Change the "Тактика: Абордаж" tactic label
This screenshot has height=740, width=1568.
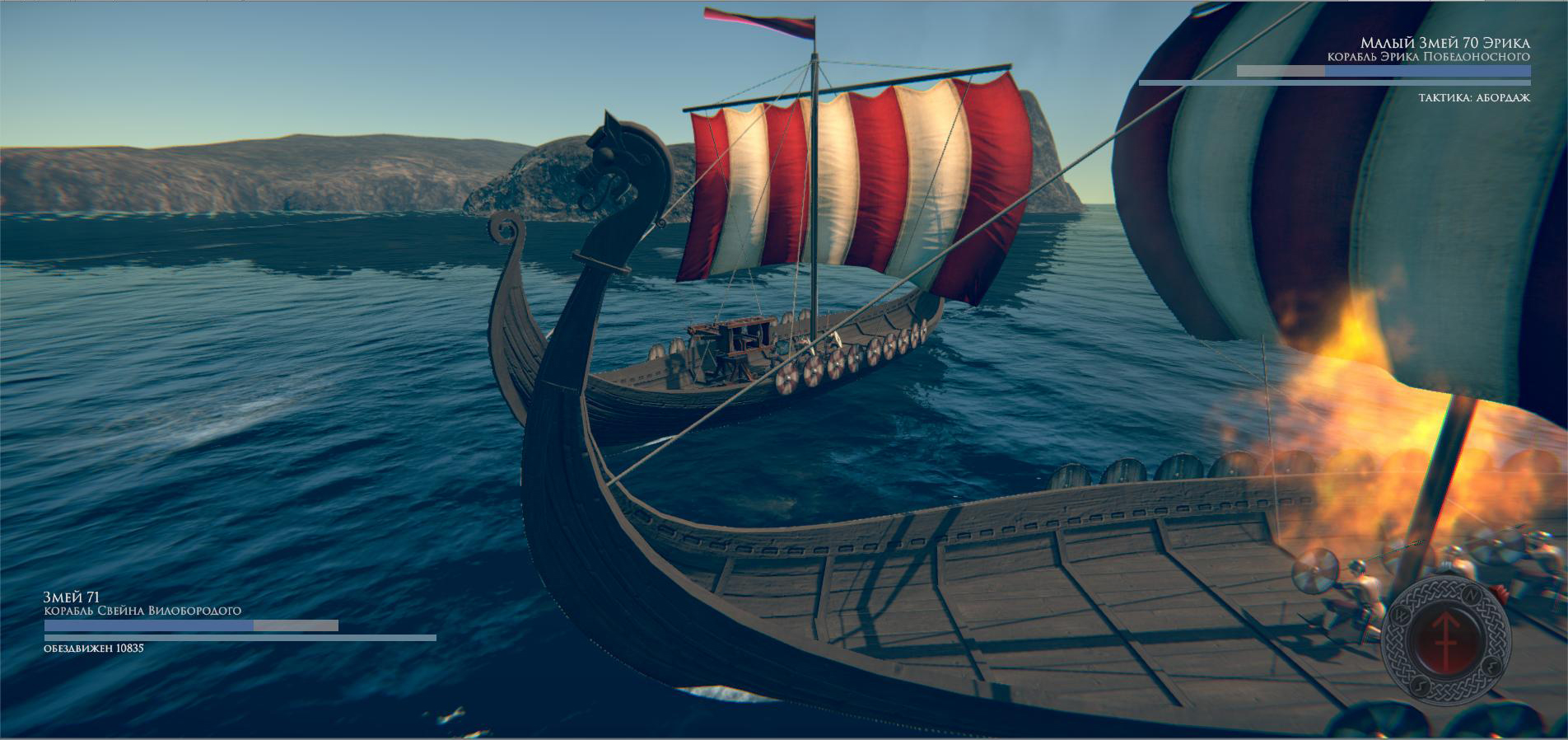point(1473,98)
